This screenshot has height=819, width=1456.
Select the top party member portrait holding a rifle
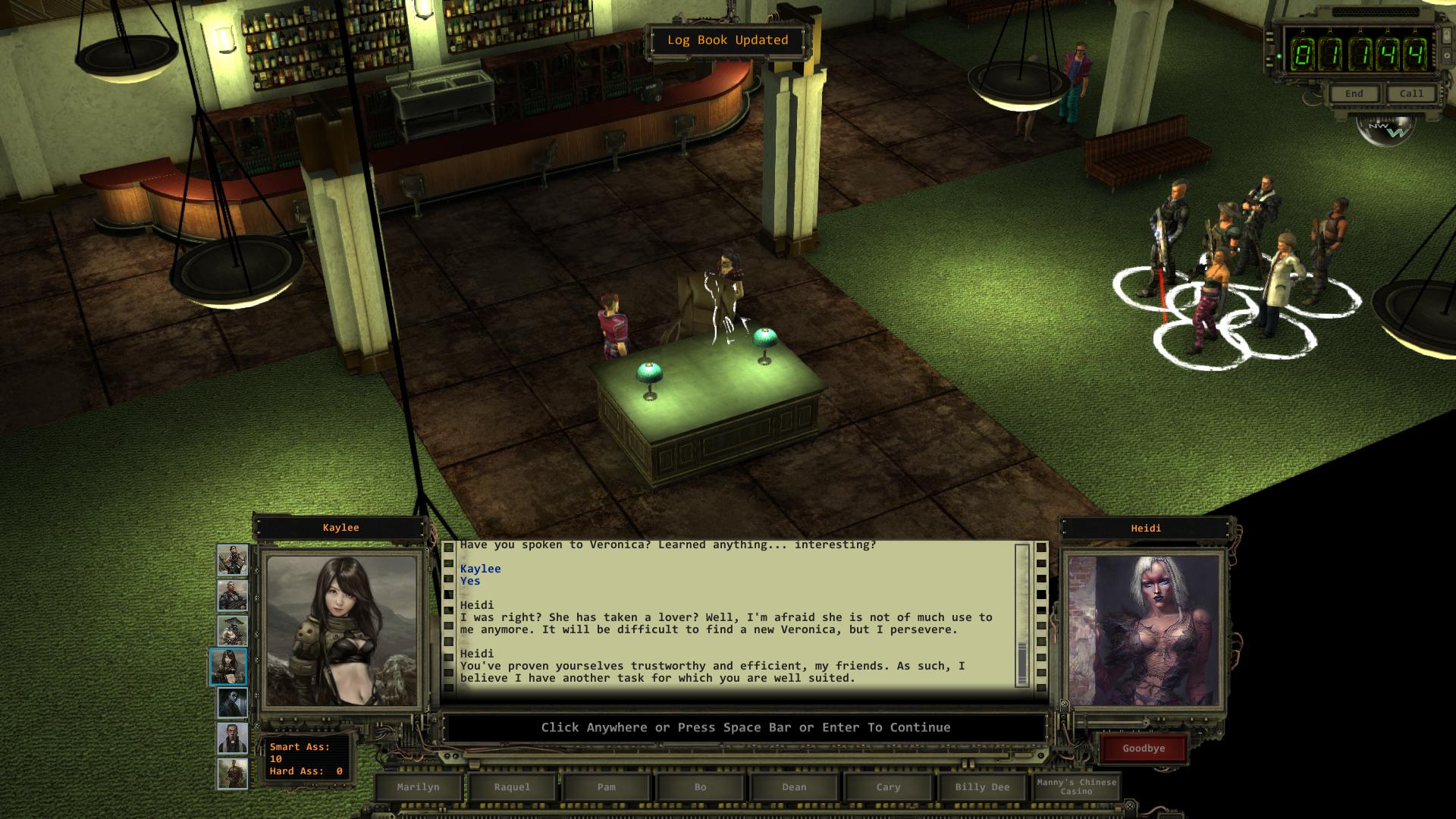click(x=232, y=561)
